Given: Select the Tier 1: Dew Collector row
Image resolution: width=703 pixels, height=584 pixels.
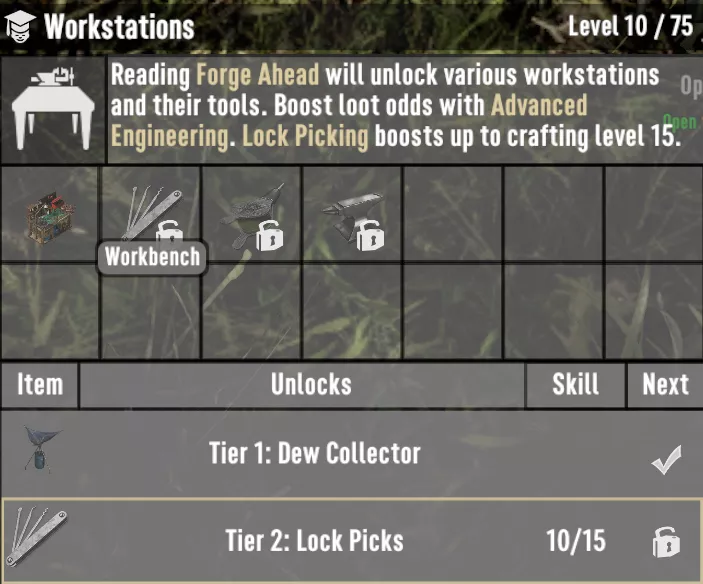Looking at the screenshot, I should click(351, 453).
